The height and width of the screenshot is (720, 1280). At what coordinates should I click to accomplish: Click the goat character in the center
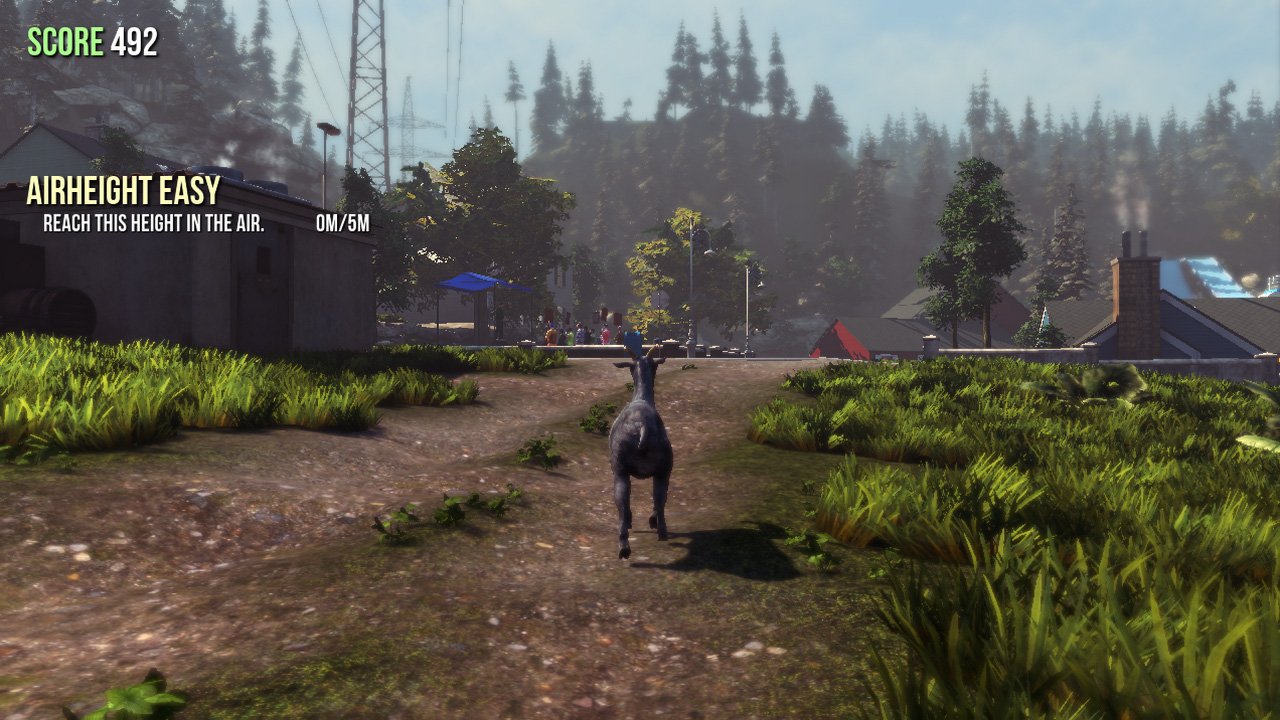tap(640, 450)
